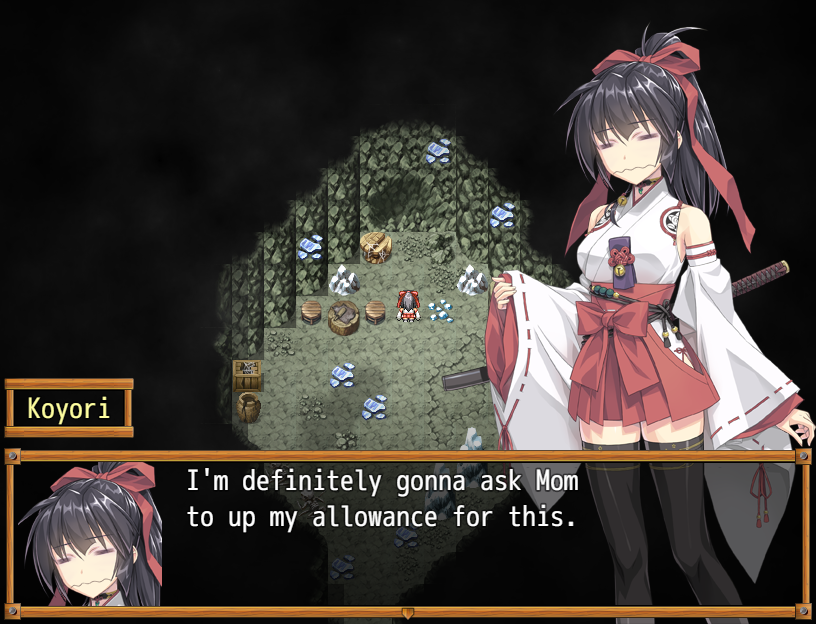Advance the dialogue by clicking Koyori's message text
Screen dimensions: 816x624
pyautogui.click(x=382, y=500)
